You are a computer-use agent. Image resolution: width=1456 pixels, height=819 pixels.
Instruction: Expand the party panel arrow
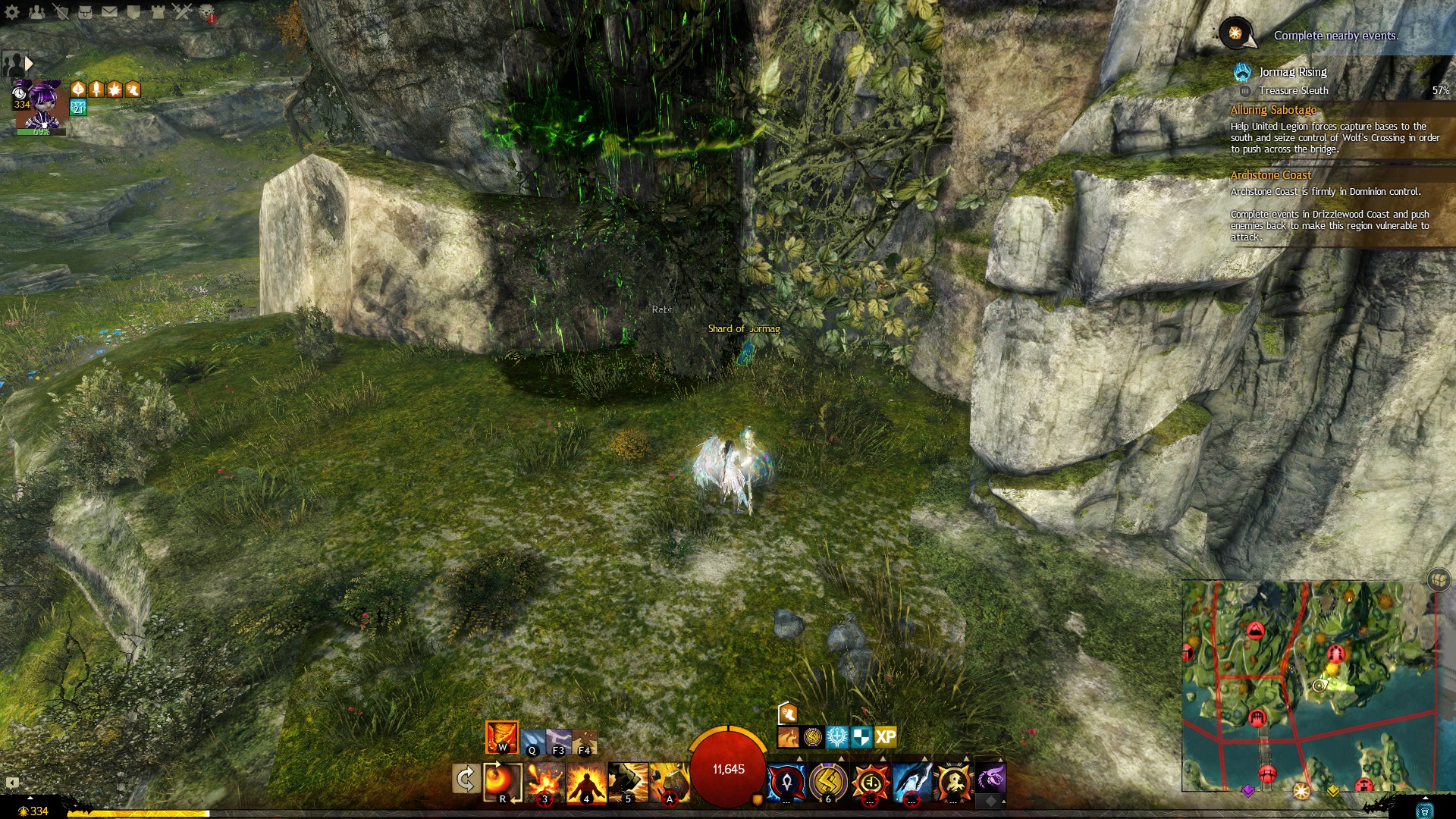[29, 63]
